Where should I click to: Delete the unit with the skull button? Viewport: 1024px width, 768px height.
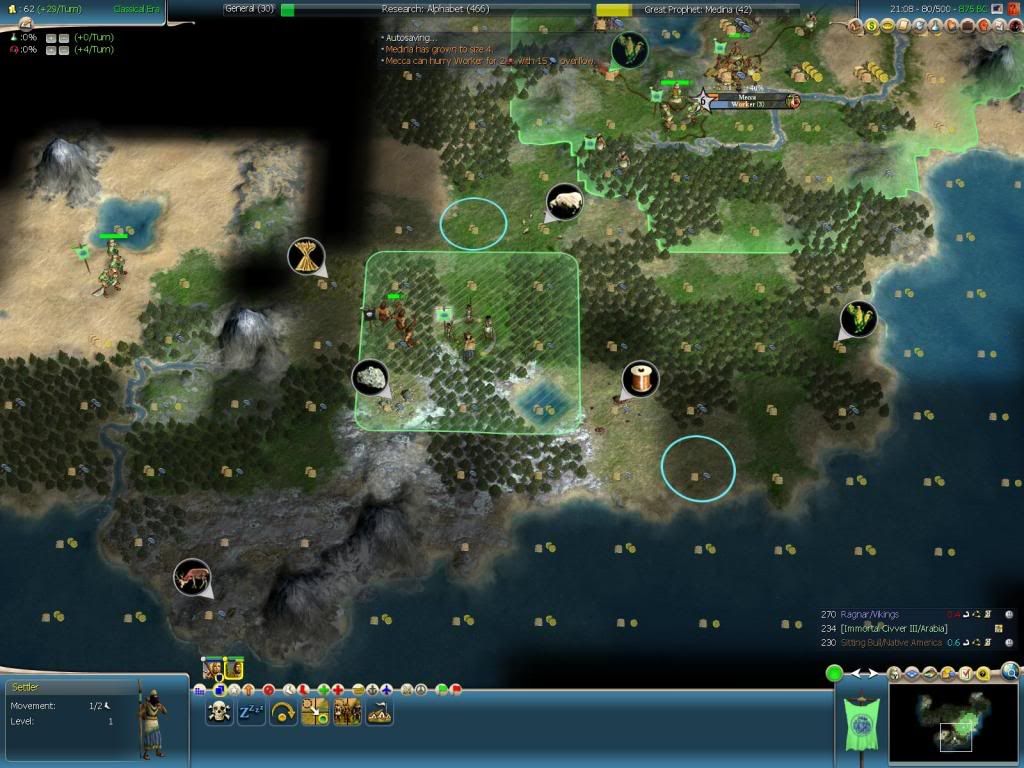[x=219, y=712]
